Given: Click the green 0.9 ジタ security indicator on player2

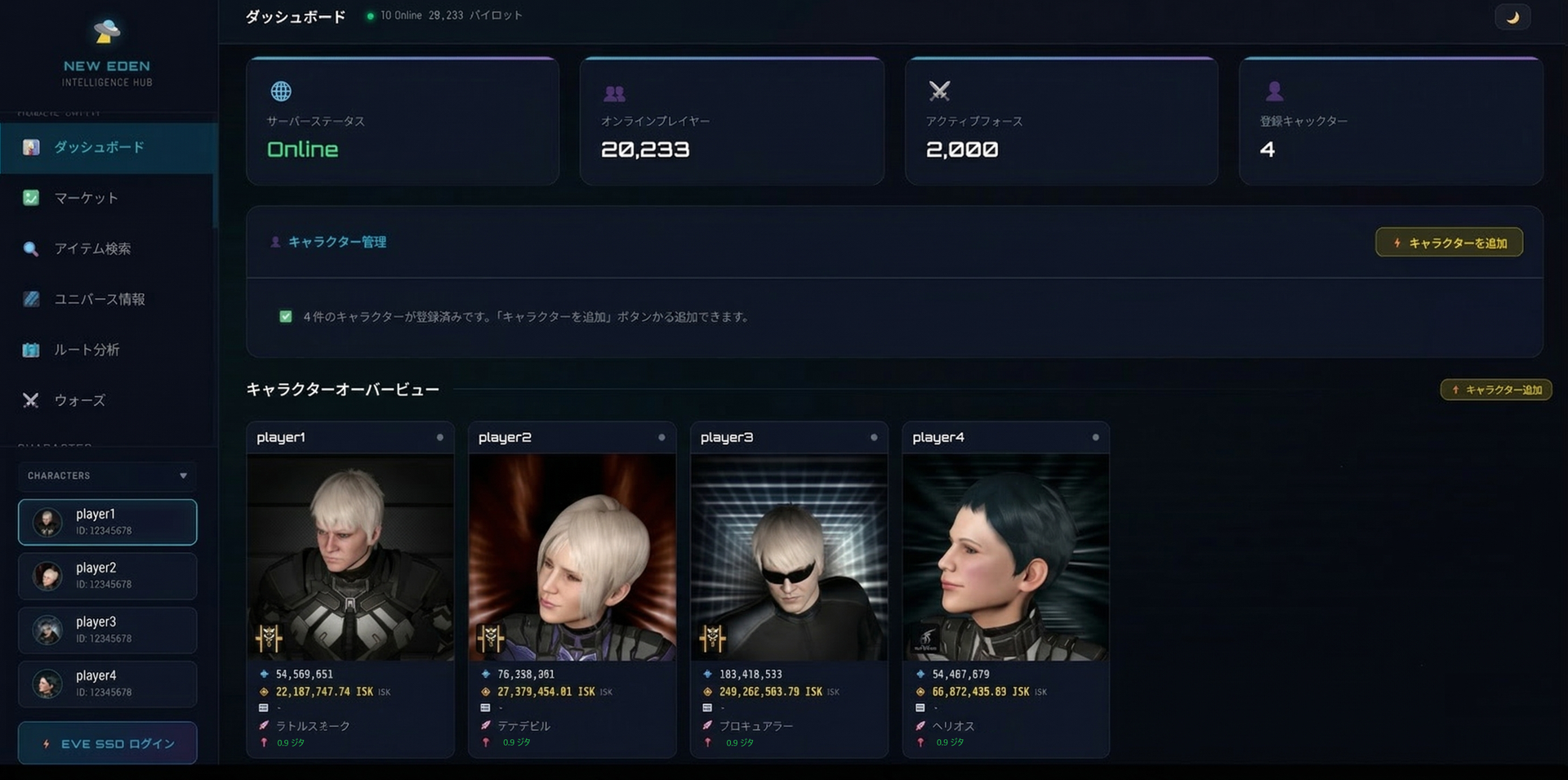Looking at the screenshot, I should (x=517, y=742).
